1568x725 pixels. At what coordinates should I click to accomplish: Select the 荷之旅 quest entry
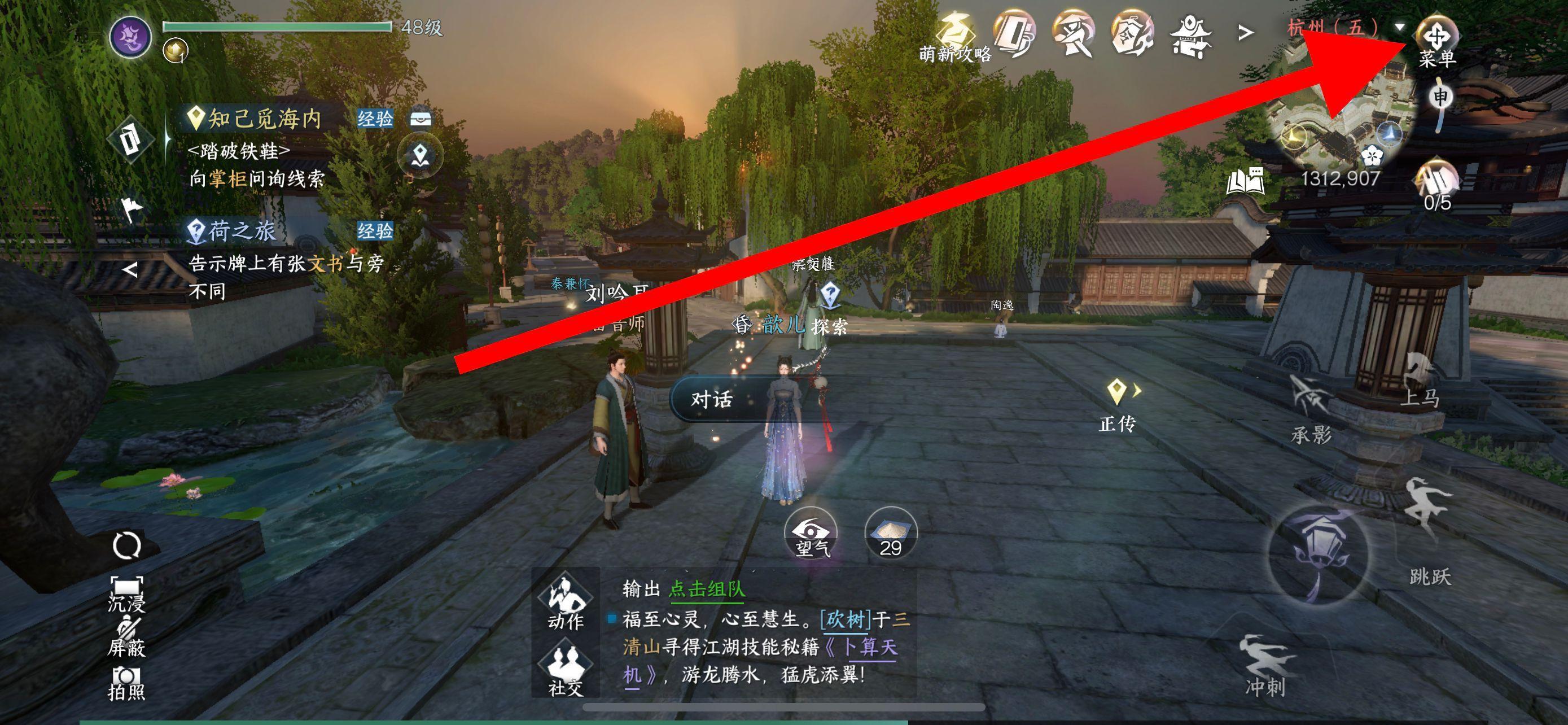click(x=242, y=231)
